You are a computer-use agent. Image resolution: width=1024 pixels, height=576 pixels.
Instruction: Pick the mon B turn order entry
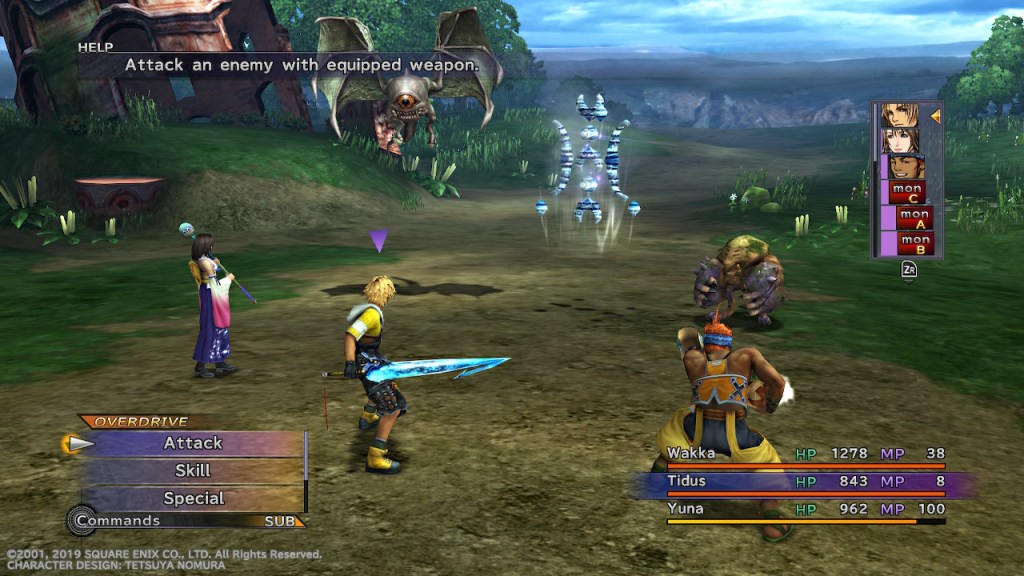coord(913,243)
